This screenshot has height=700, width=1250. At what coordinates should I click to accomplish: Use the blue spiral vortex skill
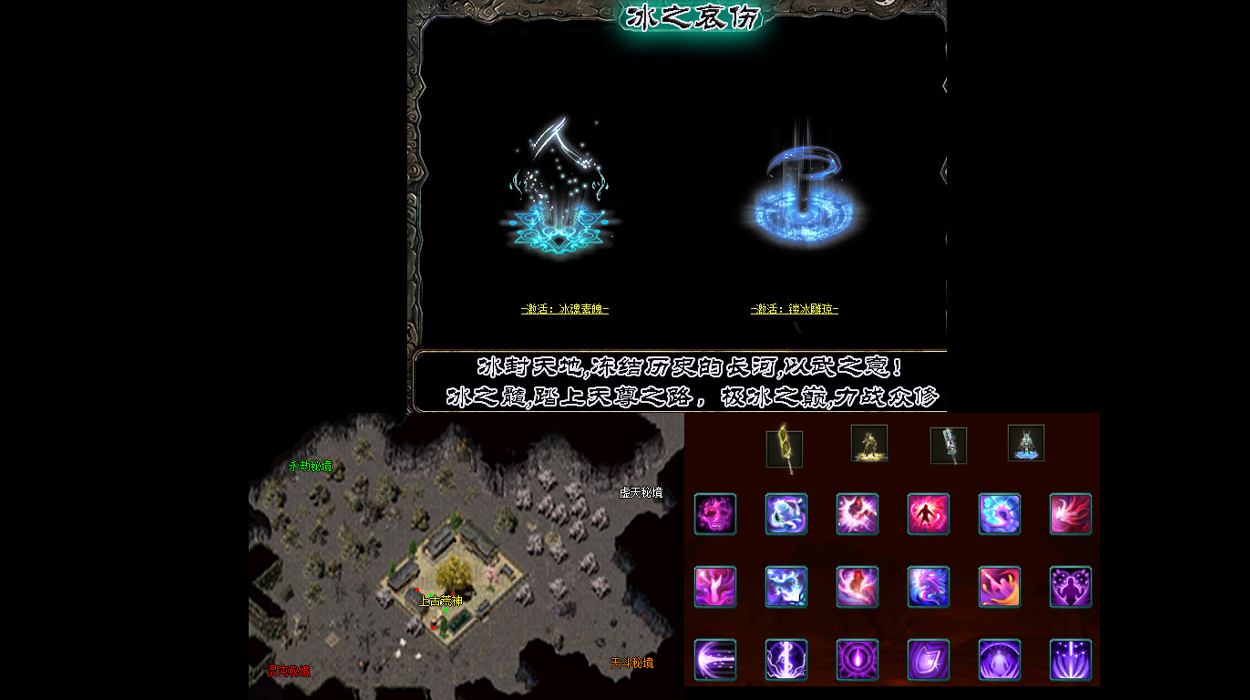tap(999, 514)
